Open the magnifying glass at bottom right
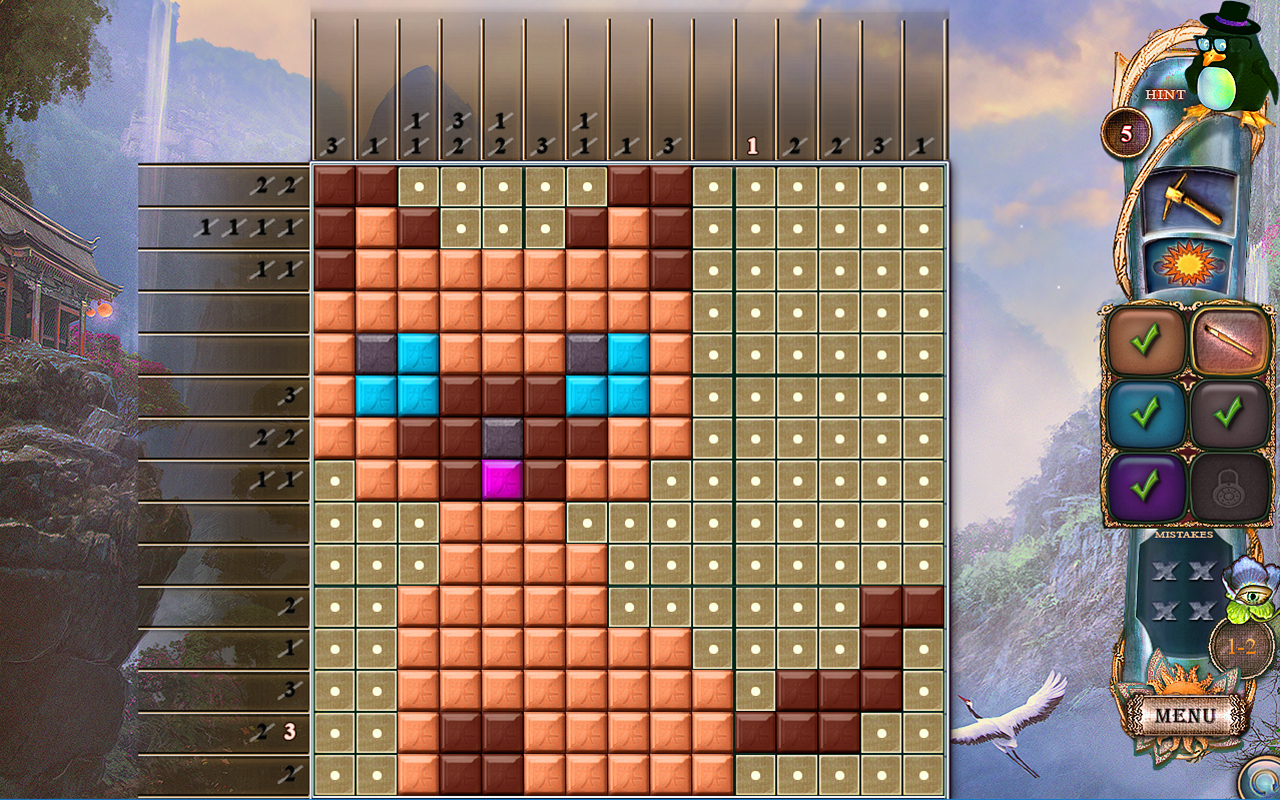The width and height of the screenshot is (1280, 800). pyautogui.click(x=1262, y=778)
